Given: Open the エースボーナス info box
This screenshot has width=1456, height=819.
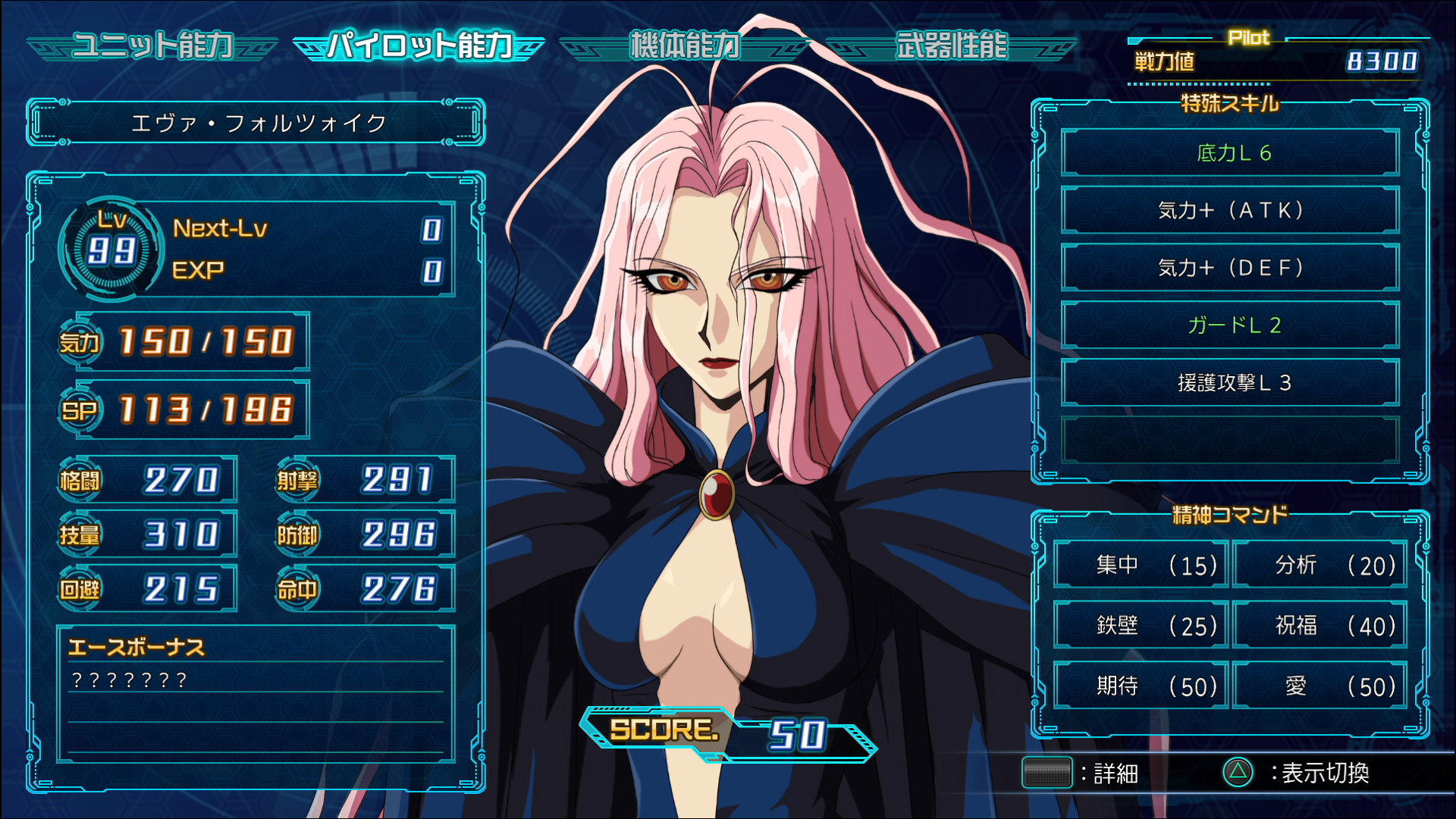Looking at the screenshot, I should coord(256,693).
